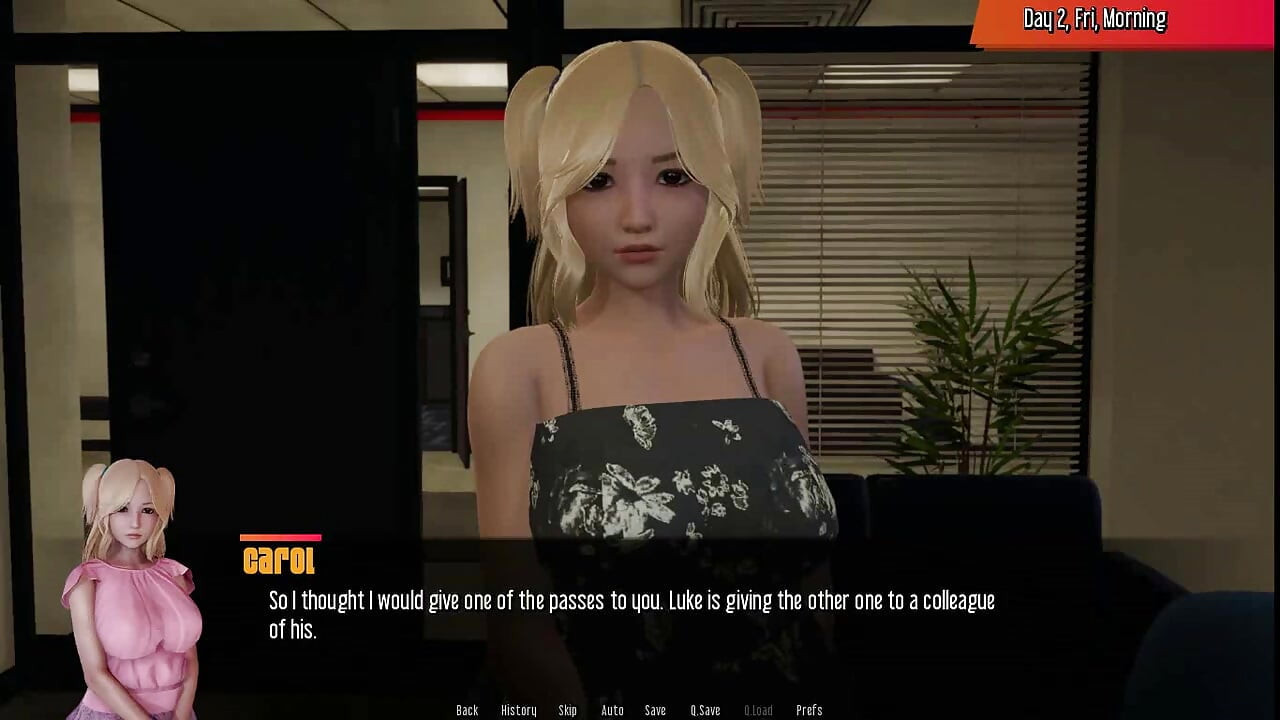Open the Save game screen
Image resolution: width=1280 pixels, height=720 pixels.
pos(655,709)
